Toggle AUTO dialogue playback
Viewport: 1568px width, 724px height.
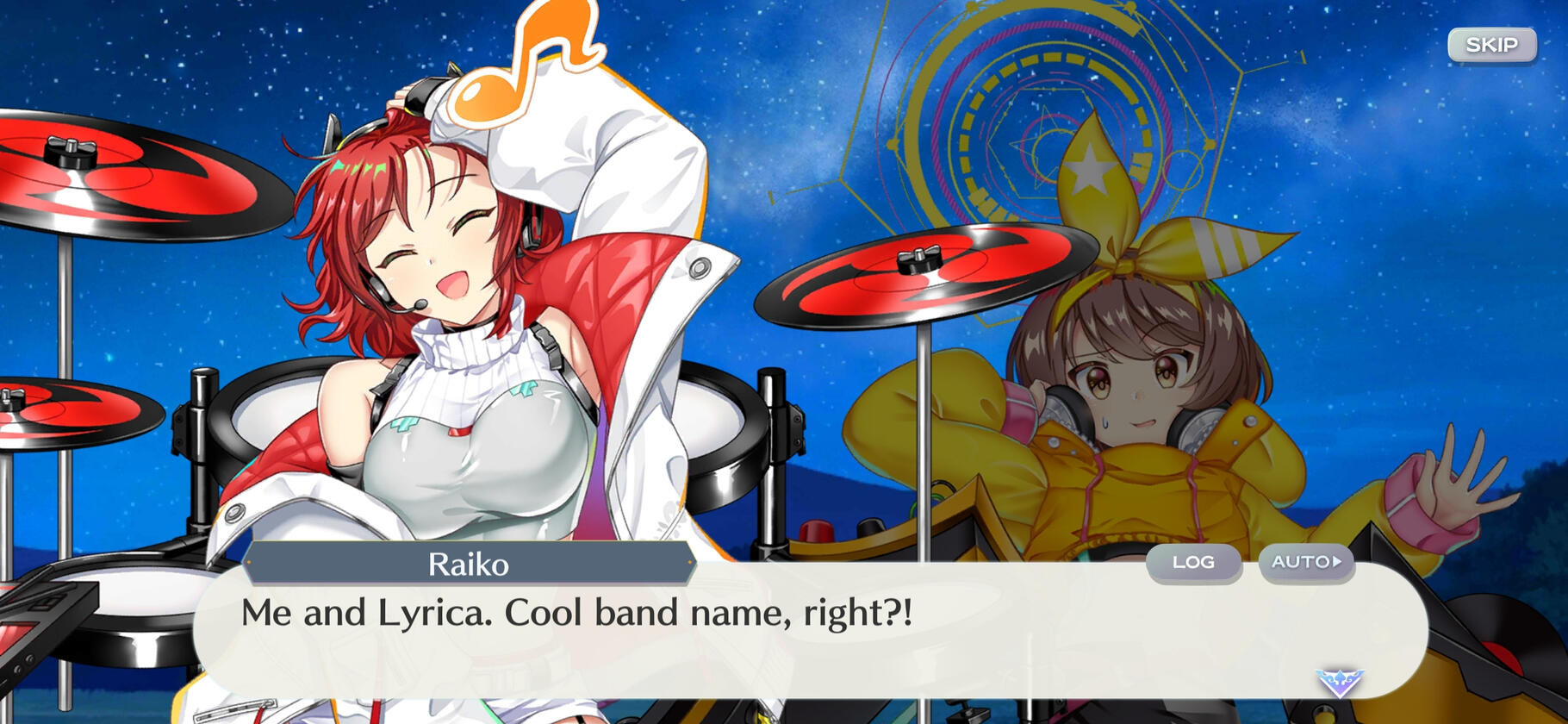point(1305,562)
